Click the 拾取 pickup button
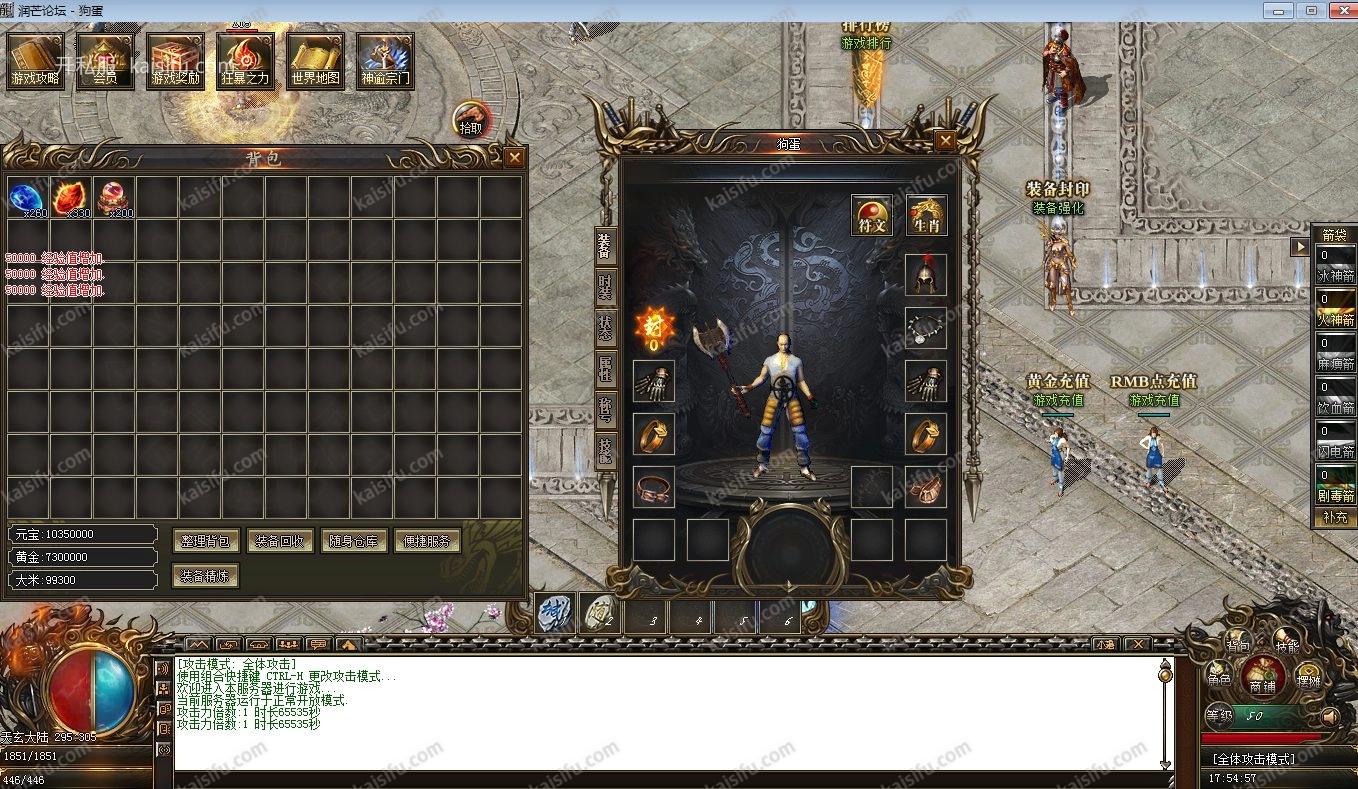Viewport: 1358px width, 789px height. [x=471, y=119]
